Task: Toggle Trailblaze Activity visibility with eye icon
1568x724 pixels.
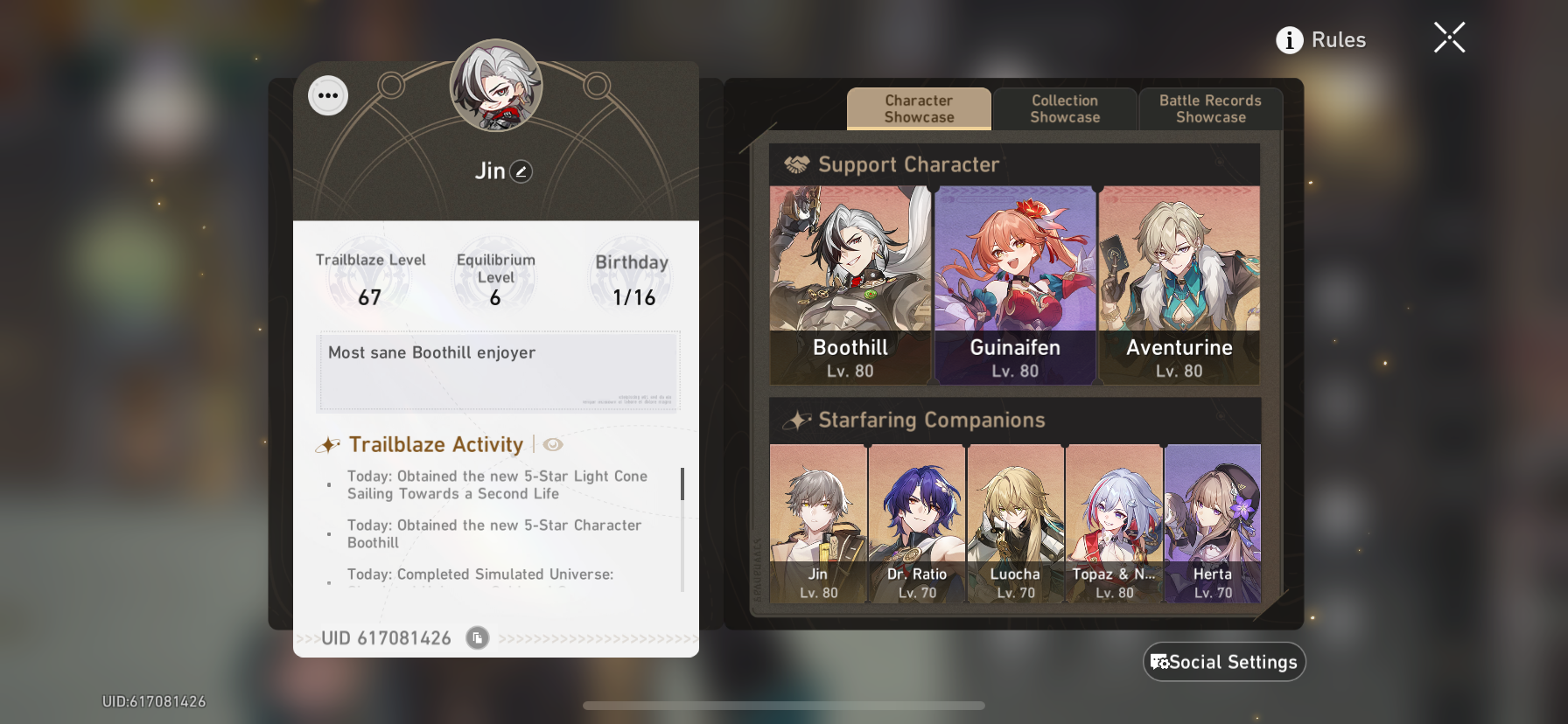Action: (x=551, y=444)
